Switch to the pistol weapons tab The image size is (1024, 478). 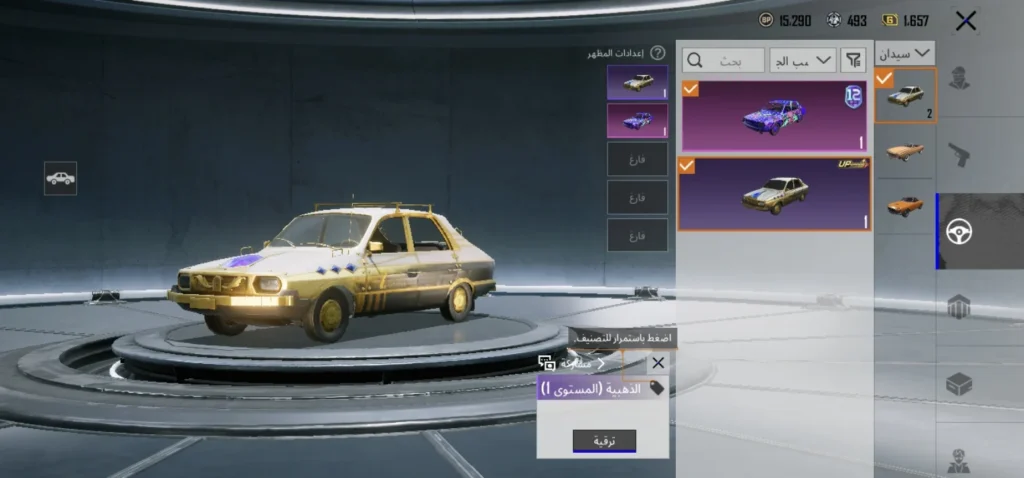(x=959, y=155)
